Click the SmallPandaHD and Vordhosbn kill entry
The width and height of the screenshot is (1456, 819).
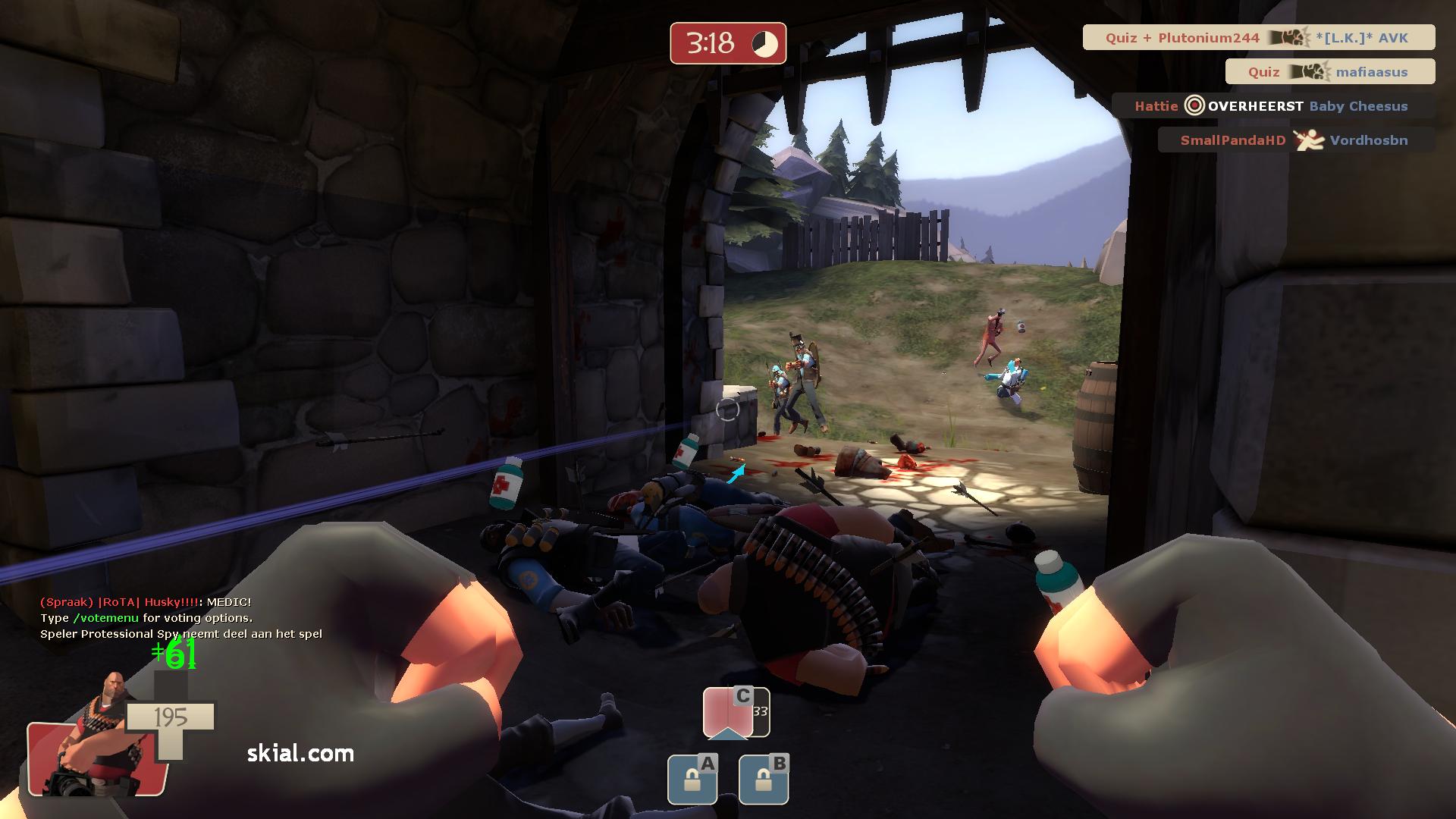coord(1295,140)
